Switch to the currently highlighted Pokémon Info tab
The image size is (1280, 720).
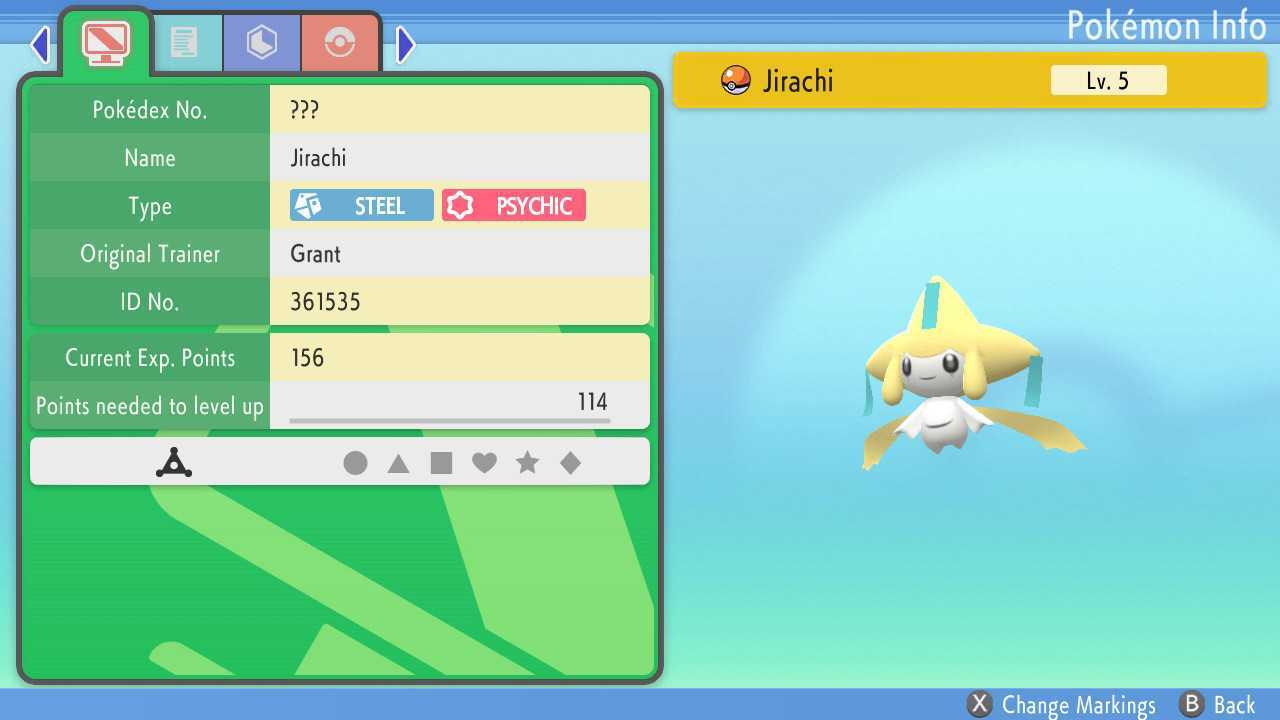[104, 42]
